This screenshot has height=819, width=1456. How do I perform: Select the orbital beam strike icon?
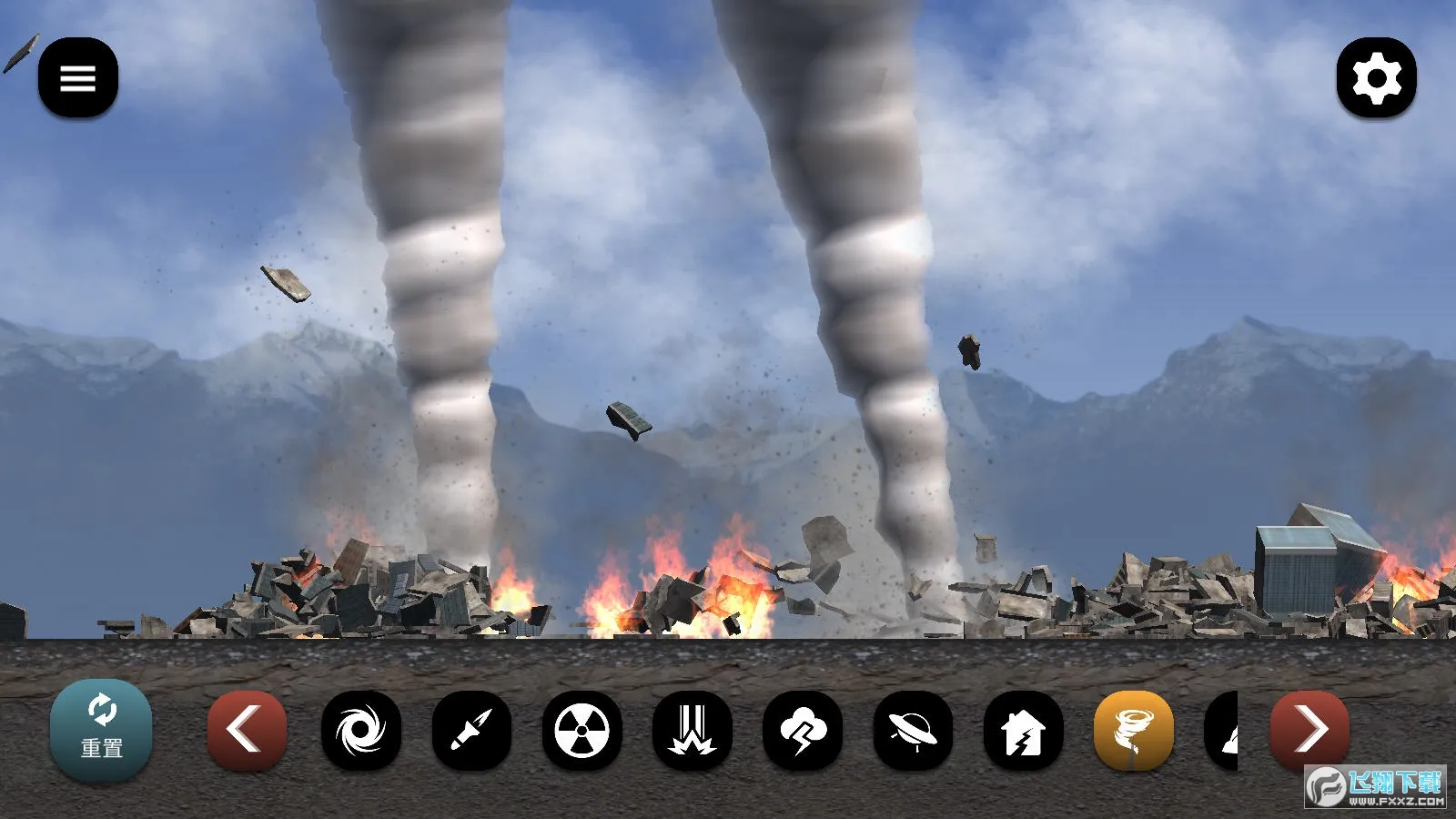693,730
